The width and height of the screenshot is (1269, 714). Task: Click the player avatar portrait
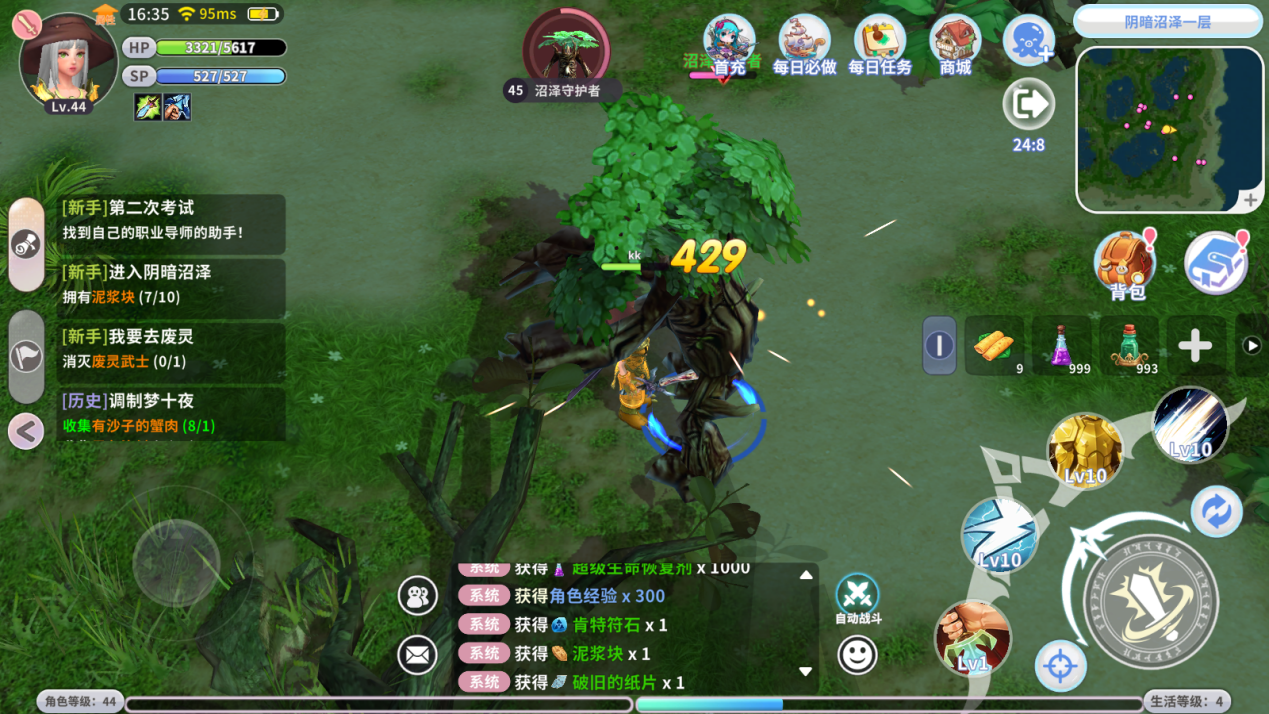tap(68, 62)
